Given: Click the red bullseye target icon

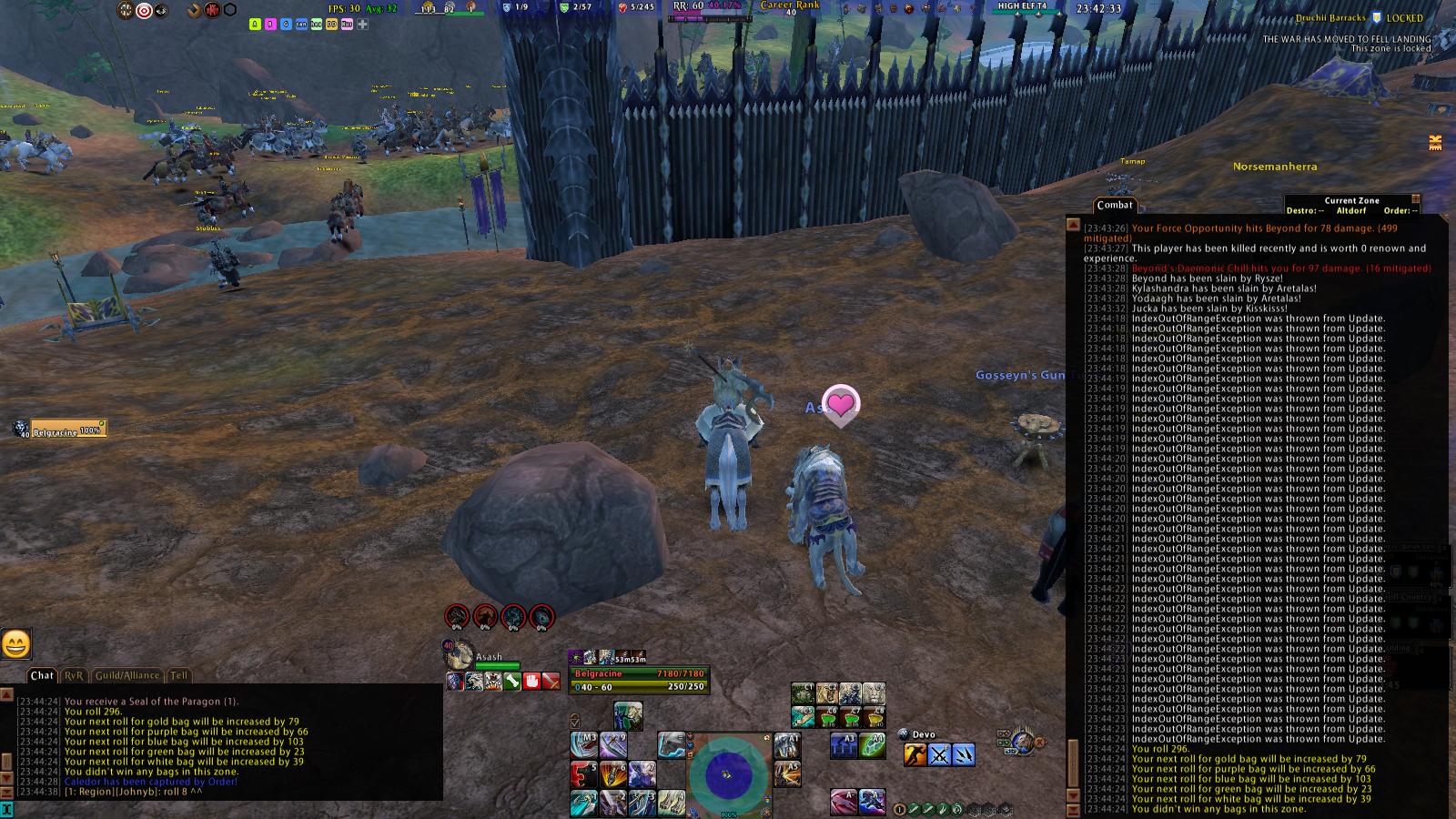Looking at the screenshot, I should 144,11.
